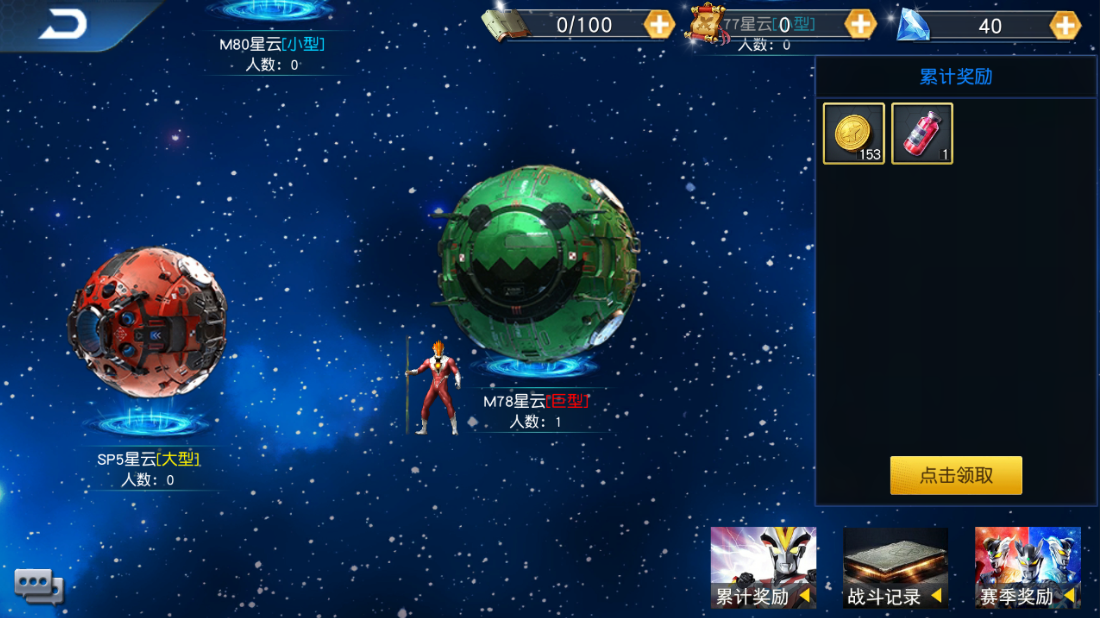
Task: Claim rewards with the 点击领取 button
Action: point(956,476)
